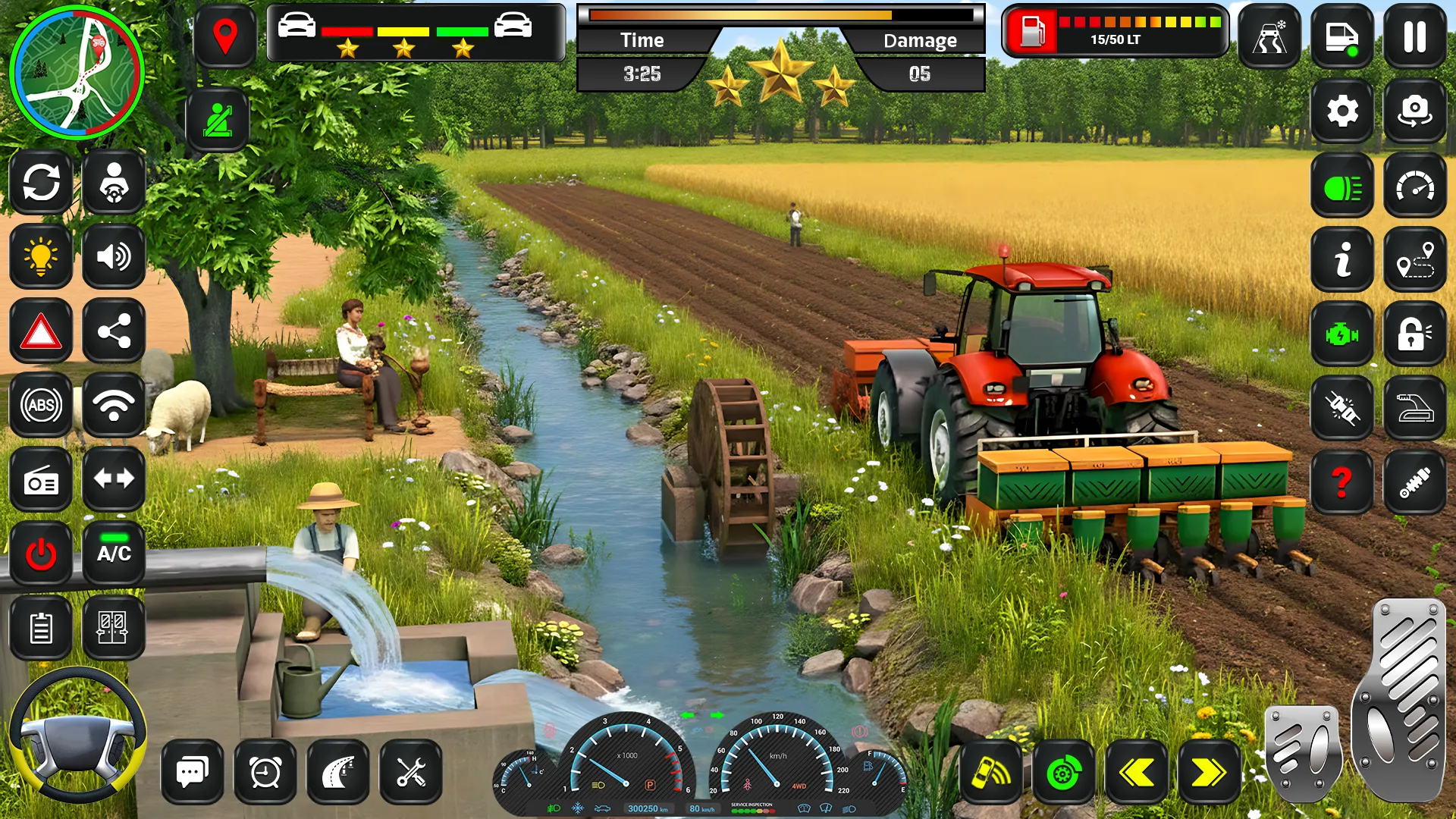Viewport: 1456px width, 819px height.
Task: Open the ABS braking icon
Action: 42,404
